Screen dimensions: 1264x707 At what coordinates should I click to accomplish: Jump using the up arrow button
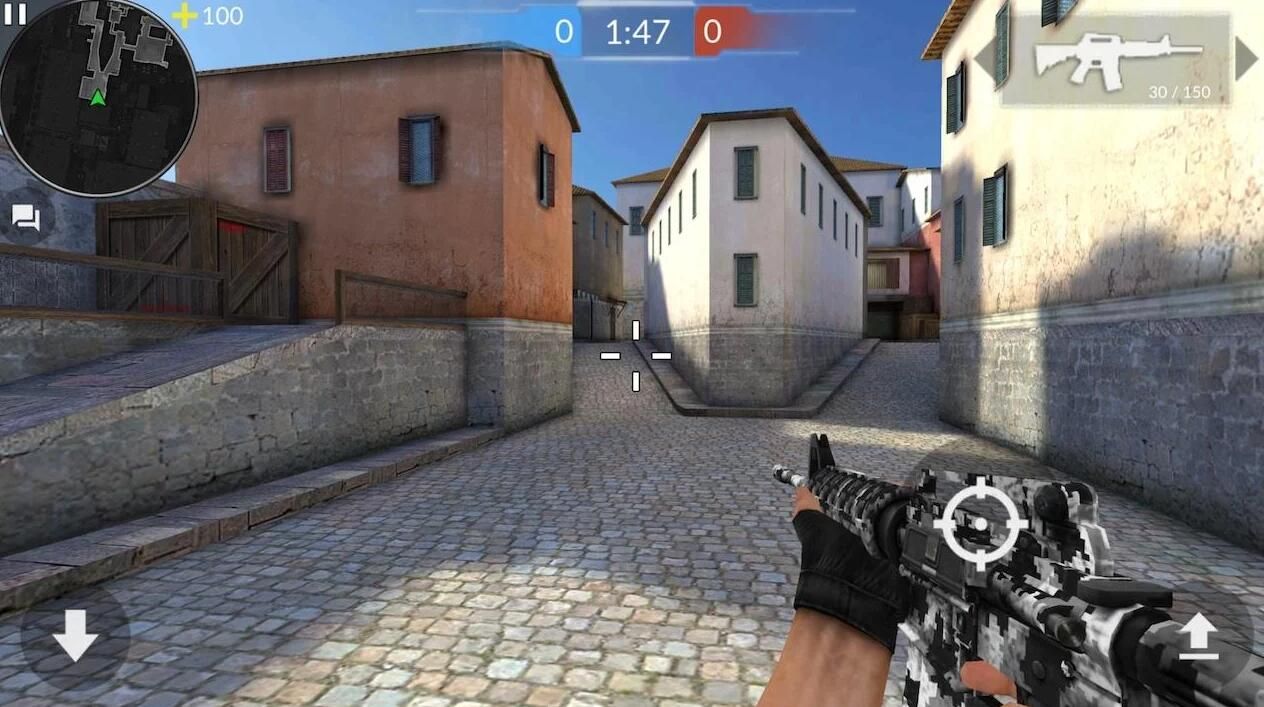(1198, 636)
